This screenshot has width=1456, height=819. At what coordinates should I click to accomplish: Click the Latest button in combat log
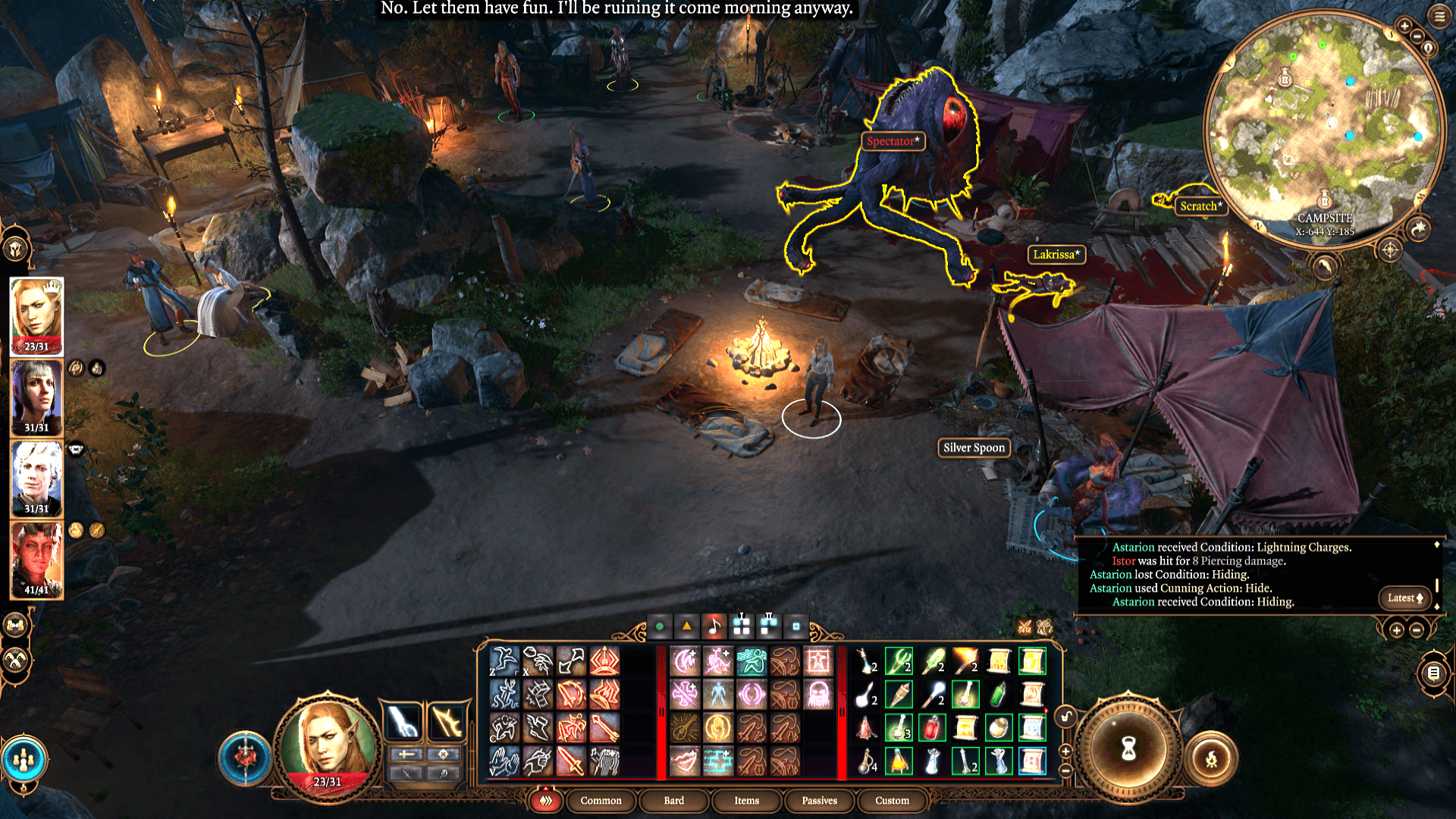point(1404,598)
